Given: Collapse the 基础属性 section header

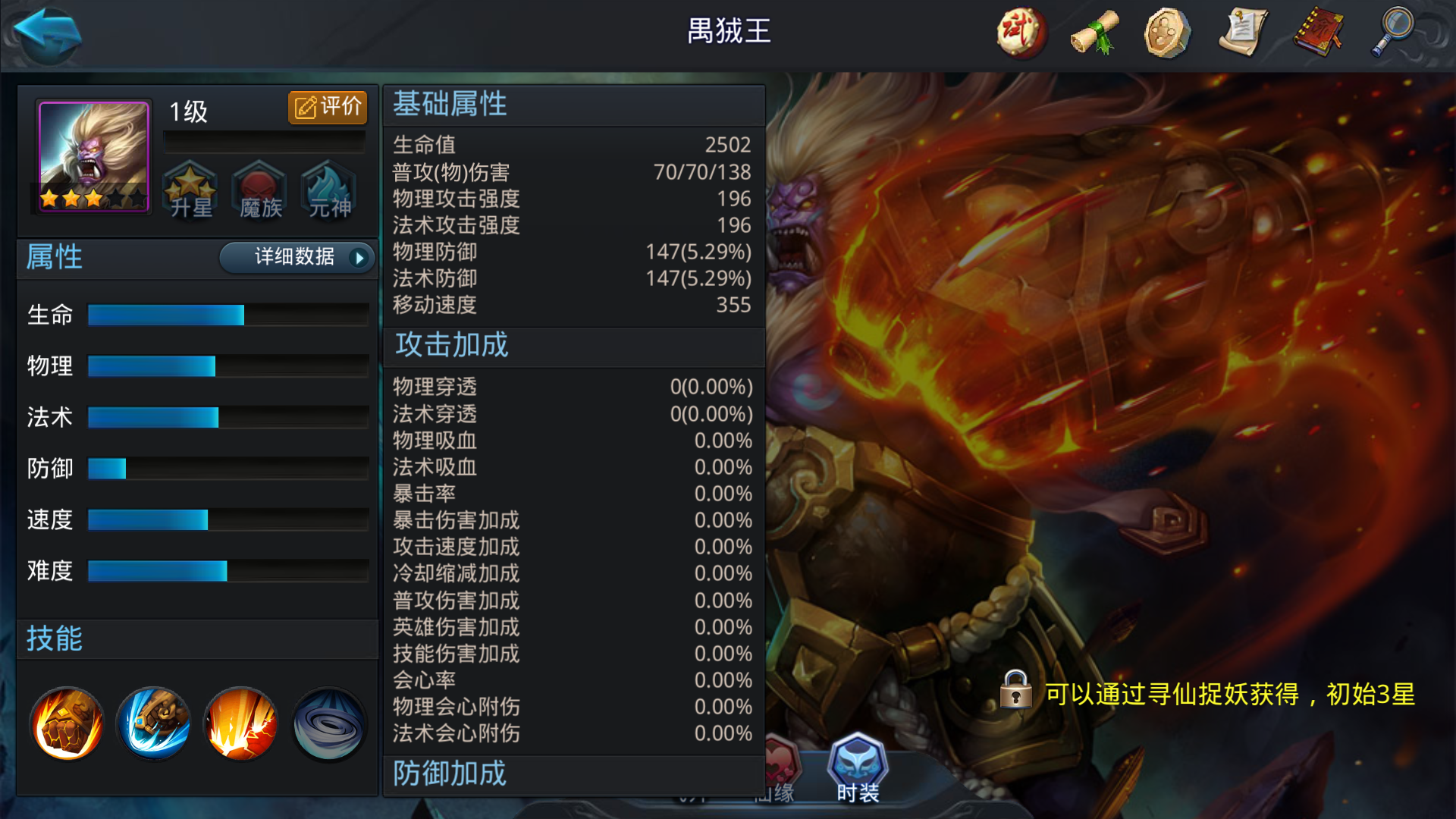Looking at the screenshot, I should [x=450, y=105].
